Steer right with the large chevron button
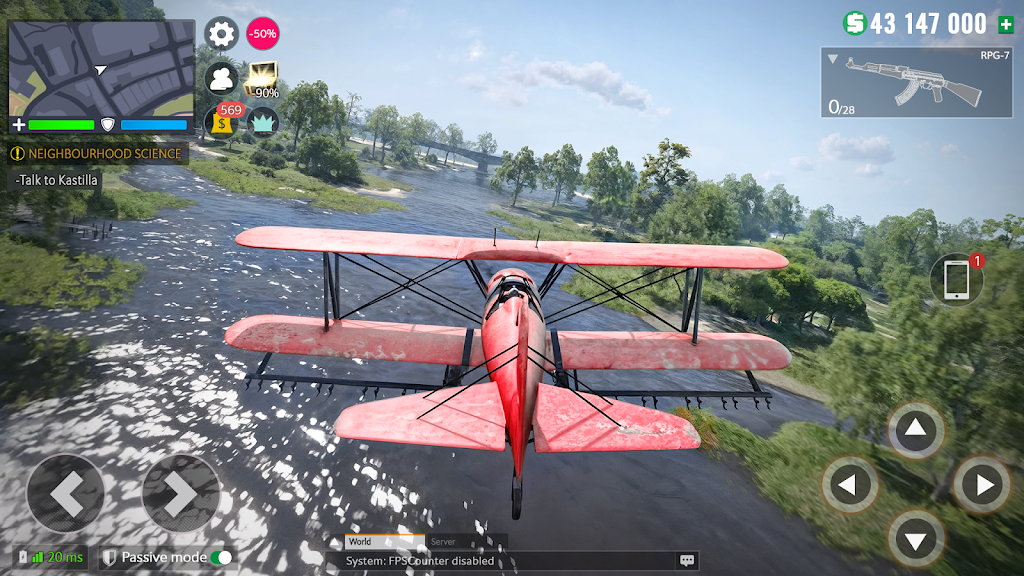The height and width of the screenshot is (576, 1024). (x=181, y=493)
